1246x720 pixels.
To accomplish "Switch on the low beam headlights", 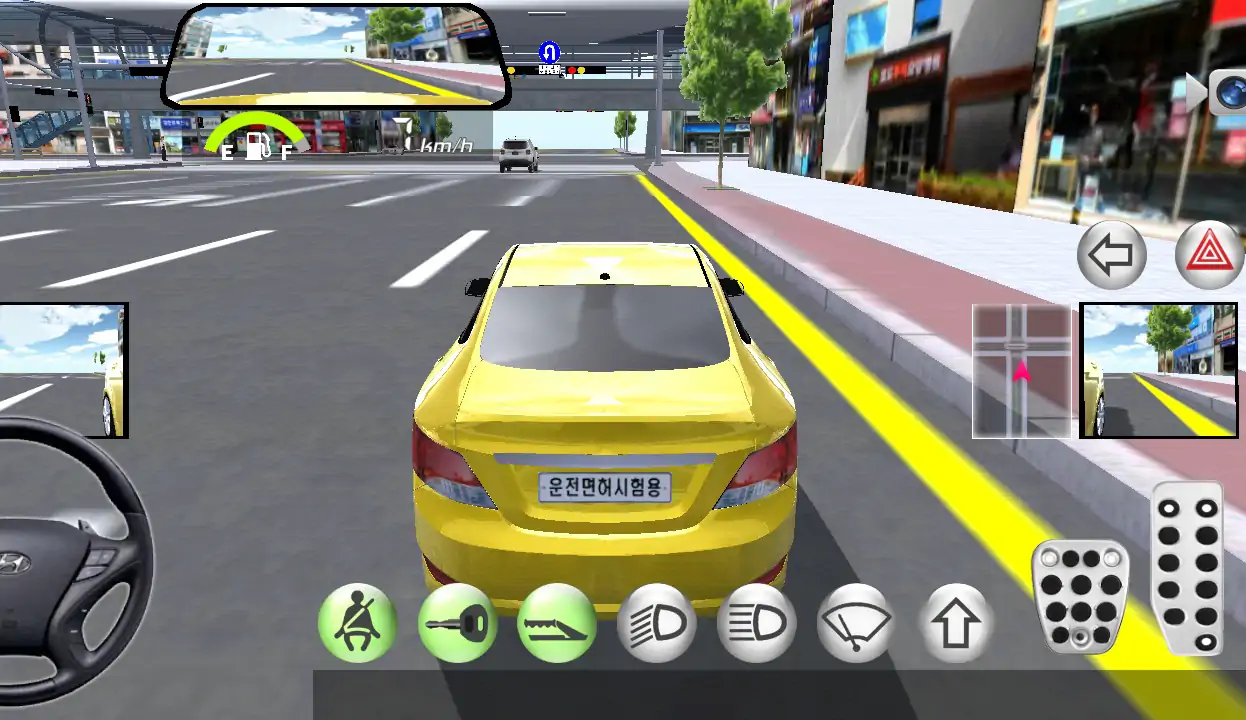I will [x=657, y=624].
